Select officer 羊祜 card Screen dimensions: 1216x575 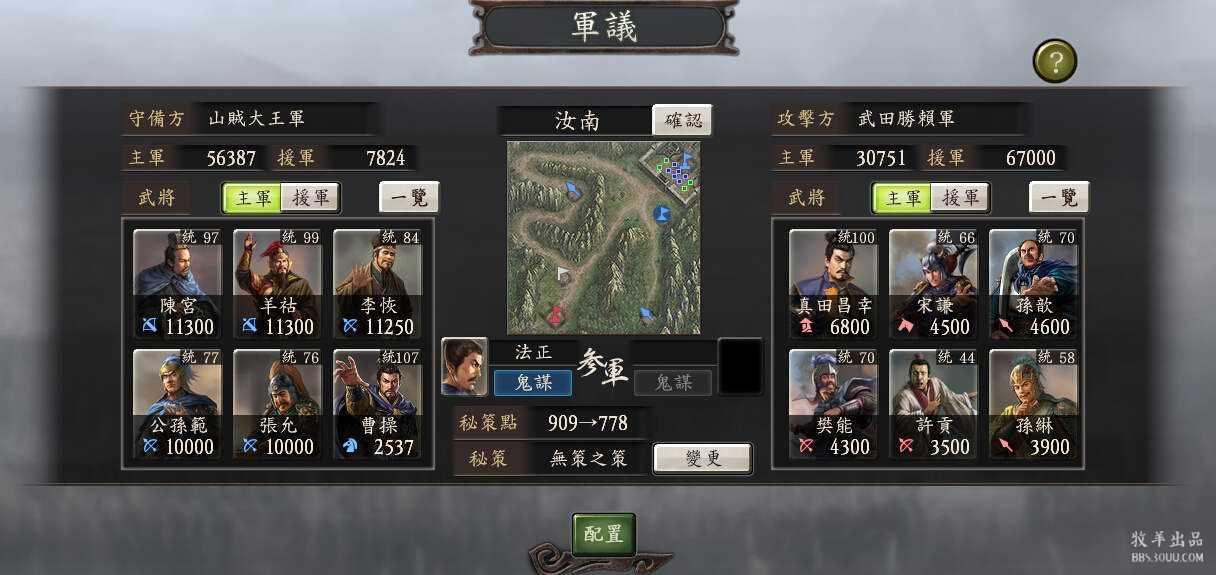click(278, 284)
